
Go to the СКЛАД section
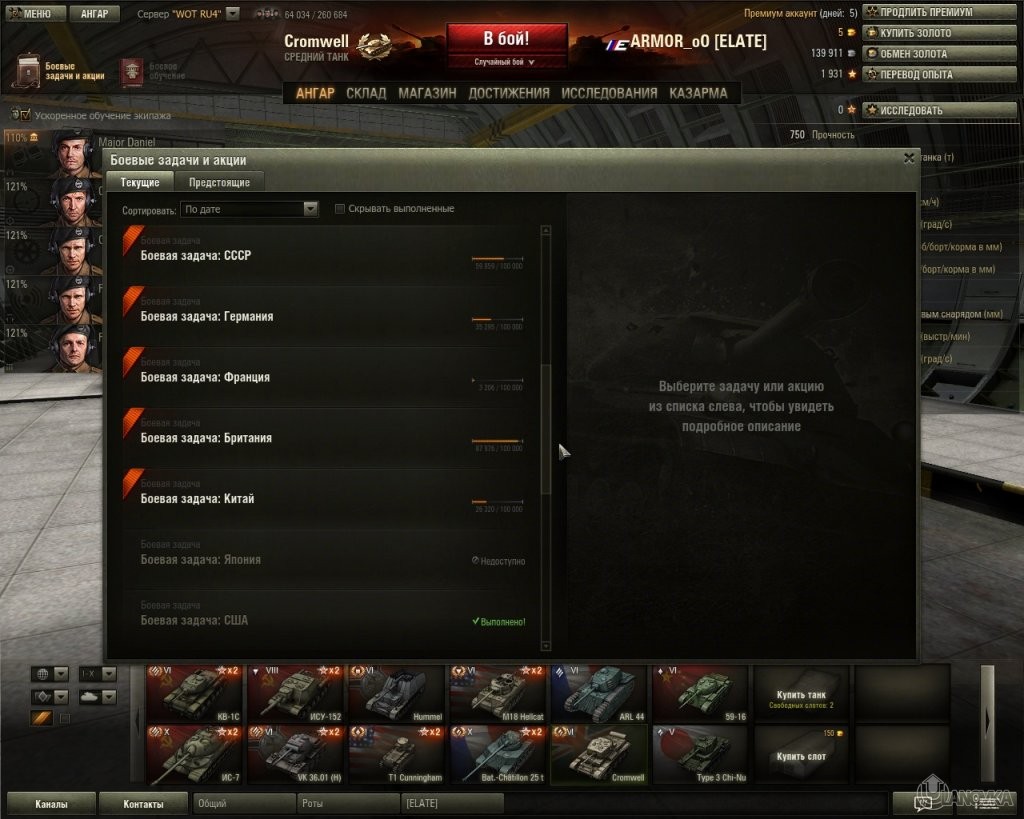coord(366,93)
